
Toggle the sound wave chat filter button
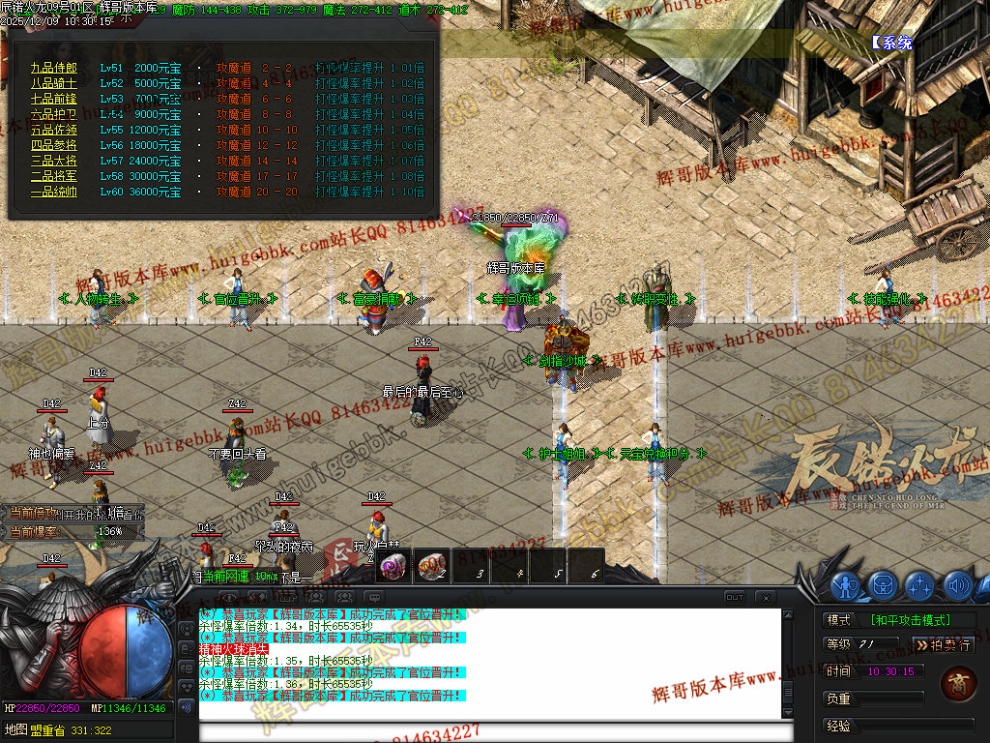(185, 707)
